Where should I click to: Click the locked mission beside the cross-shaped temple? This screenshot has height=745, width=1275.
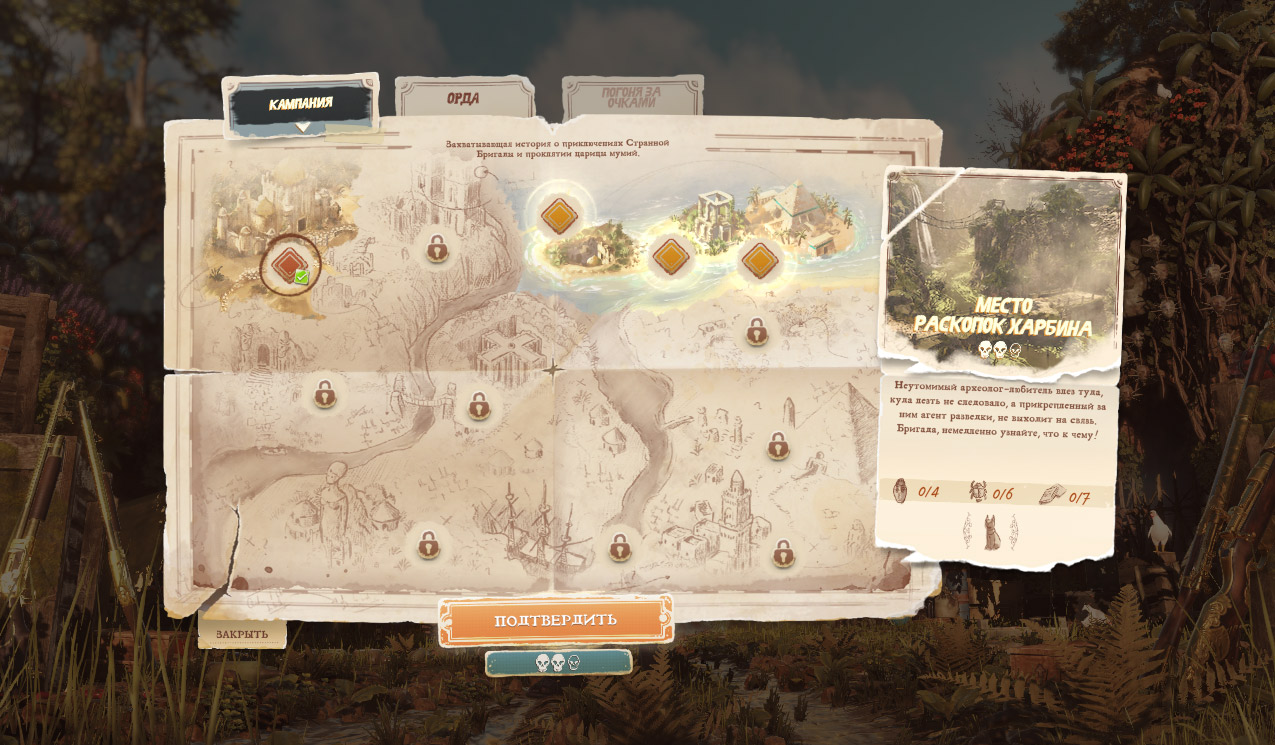click(479, 405)
